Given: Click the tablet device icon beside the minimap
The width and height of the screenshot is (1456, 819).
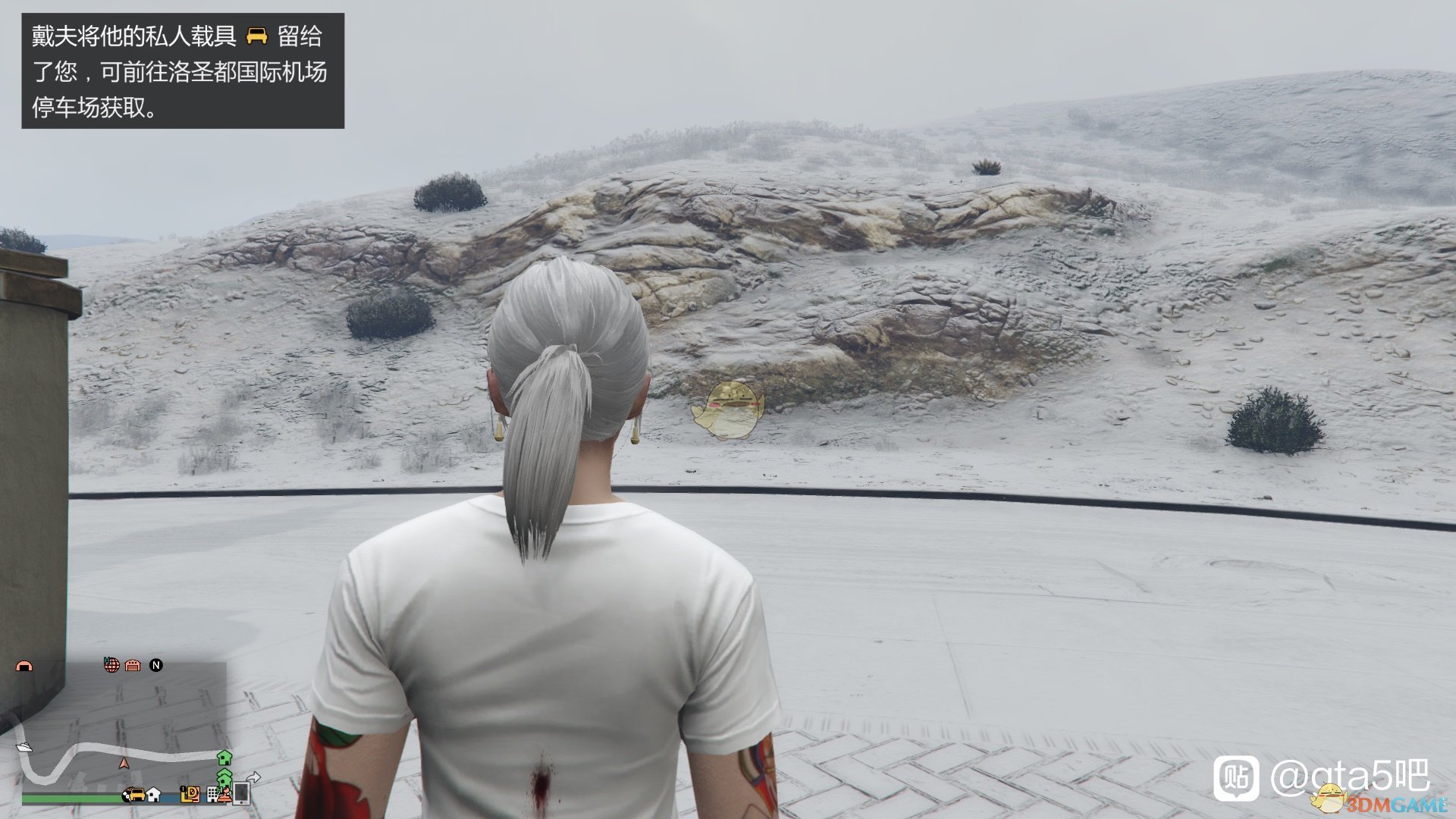Looking at the screenshot, I should [241, 794].
